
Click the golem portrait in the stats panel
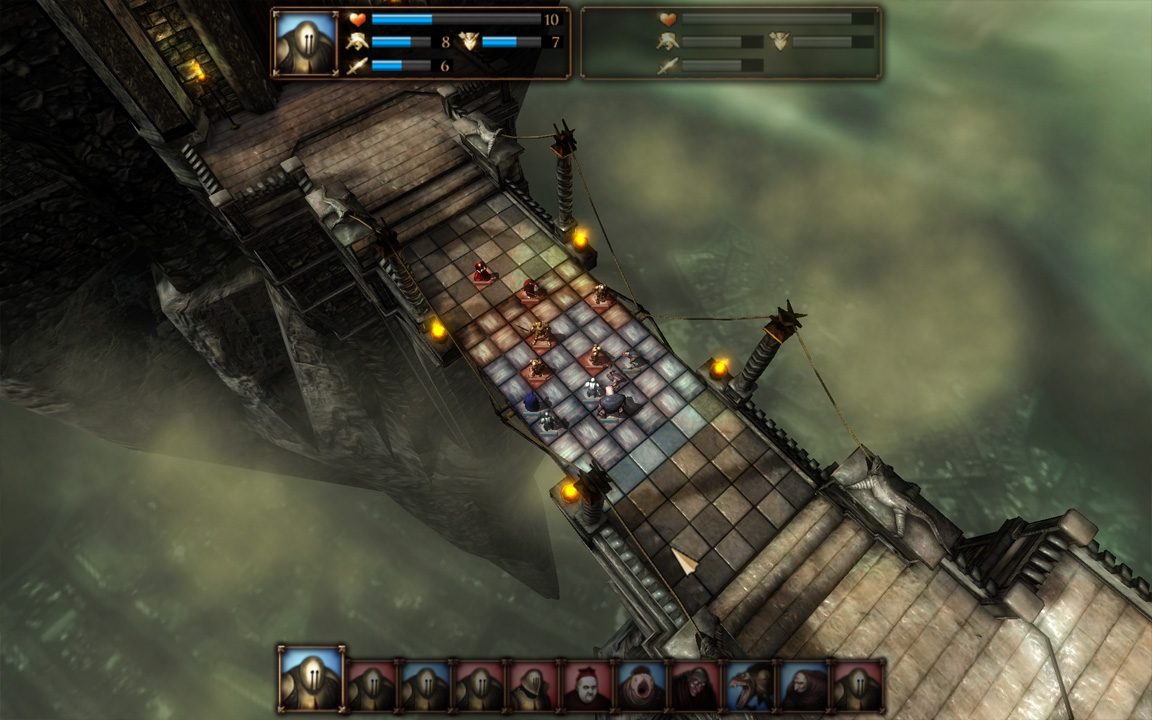click(304, 43)
